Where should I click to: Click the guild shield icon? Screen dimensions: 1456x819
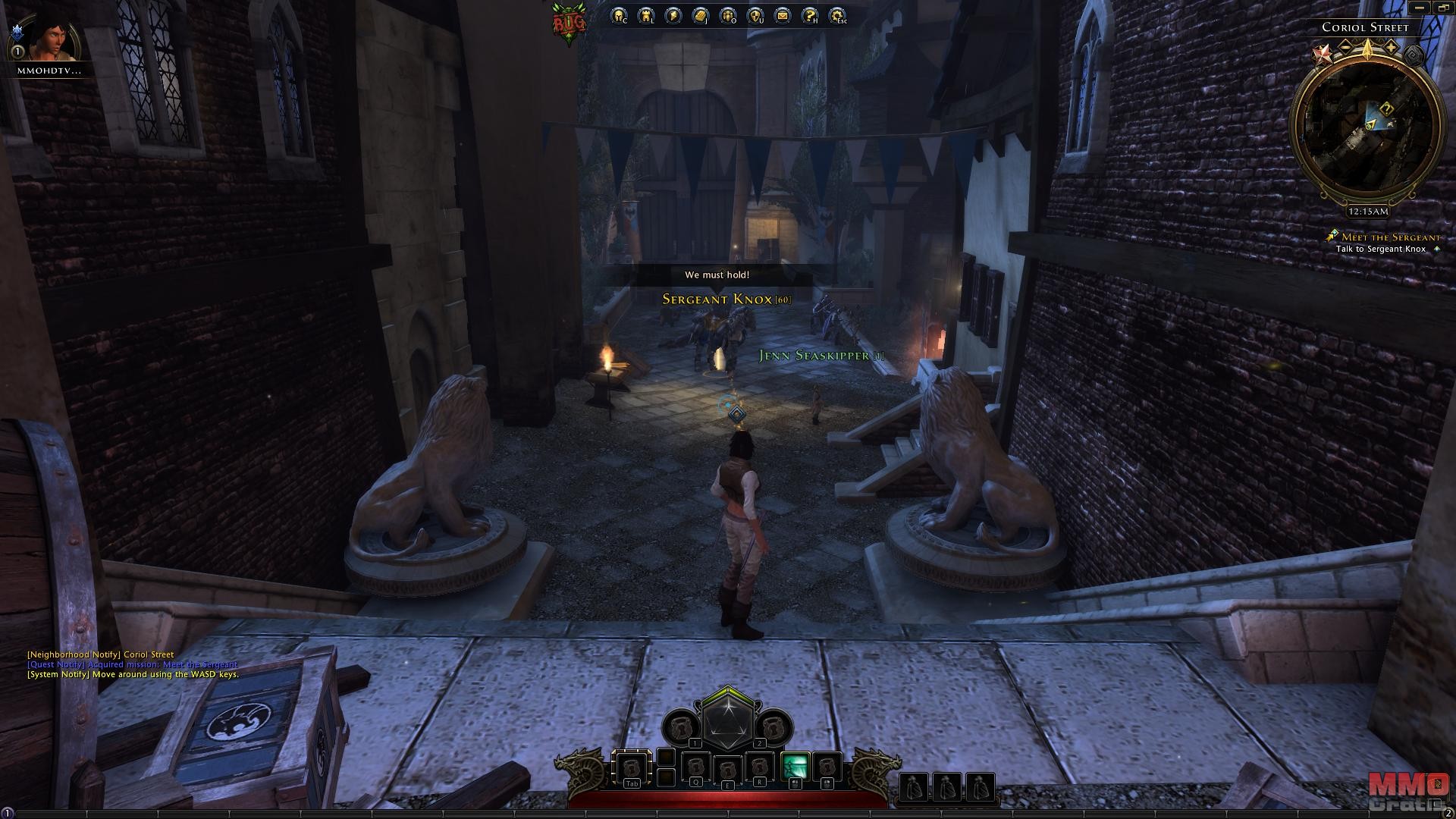755,16
